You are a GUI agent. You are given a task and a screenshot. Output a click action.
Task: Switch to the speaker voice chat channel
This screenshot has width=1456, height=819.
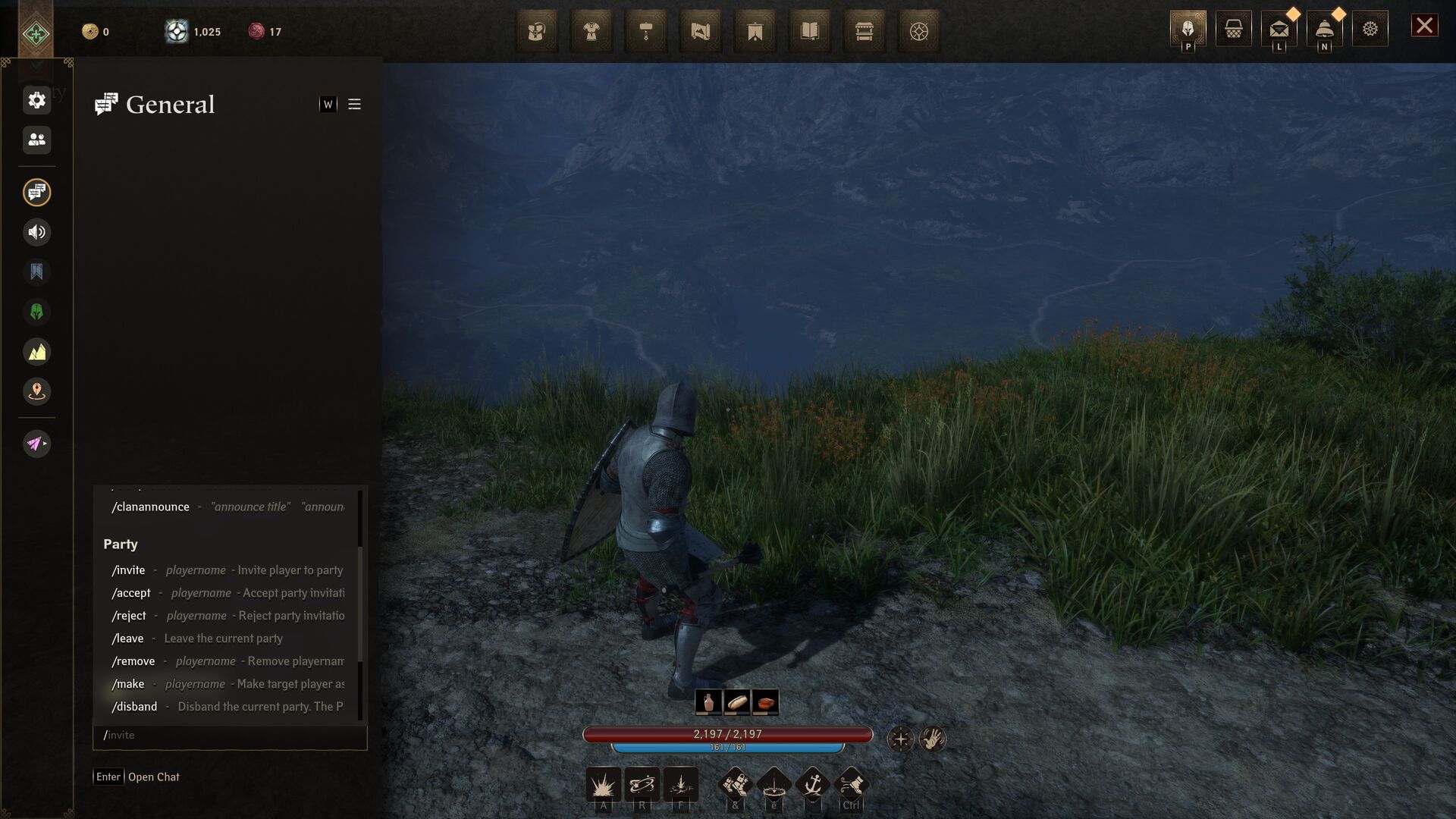point(36,232)
